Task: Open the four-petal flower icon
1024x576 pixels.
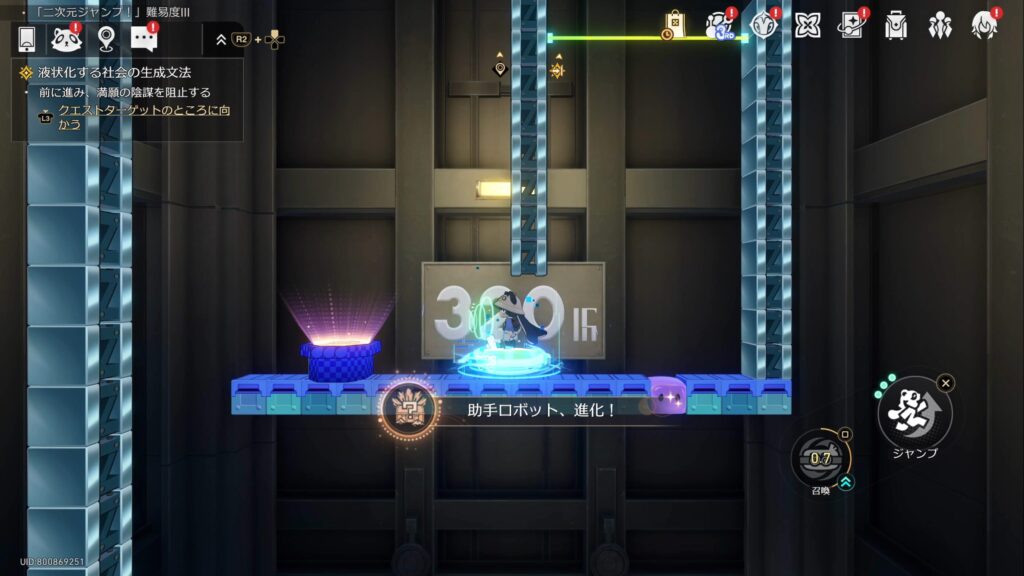Action: (x=807, y=25)
